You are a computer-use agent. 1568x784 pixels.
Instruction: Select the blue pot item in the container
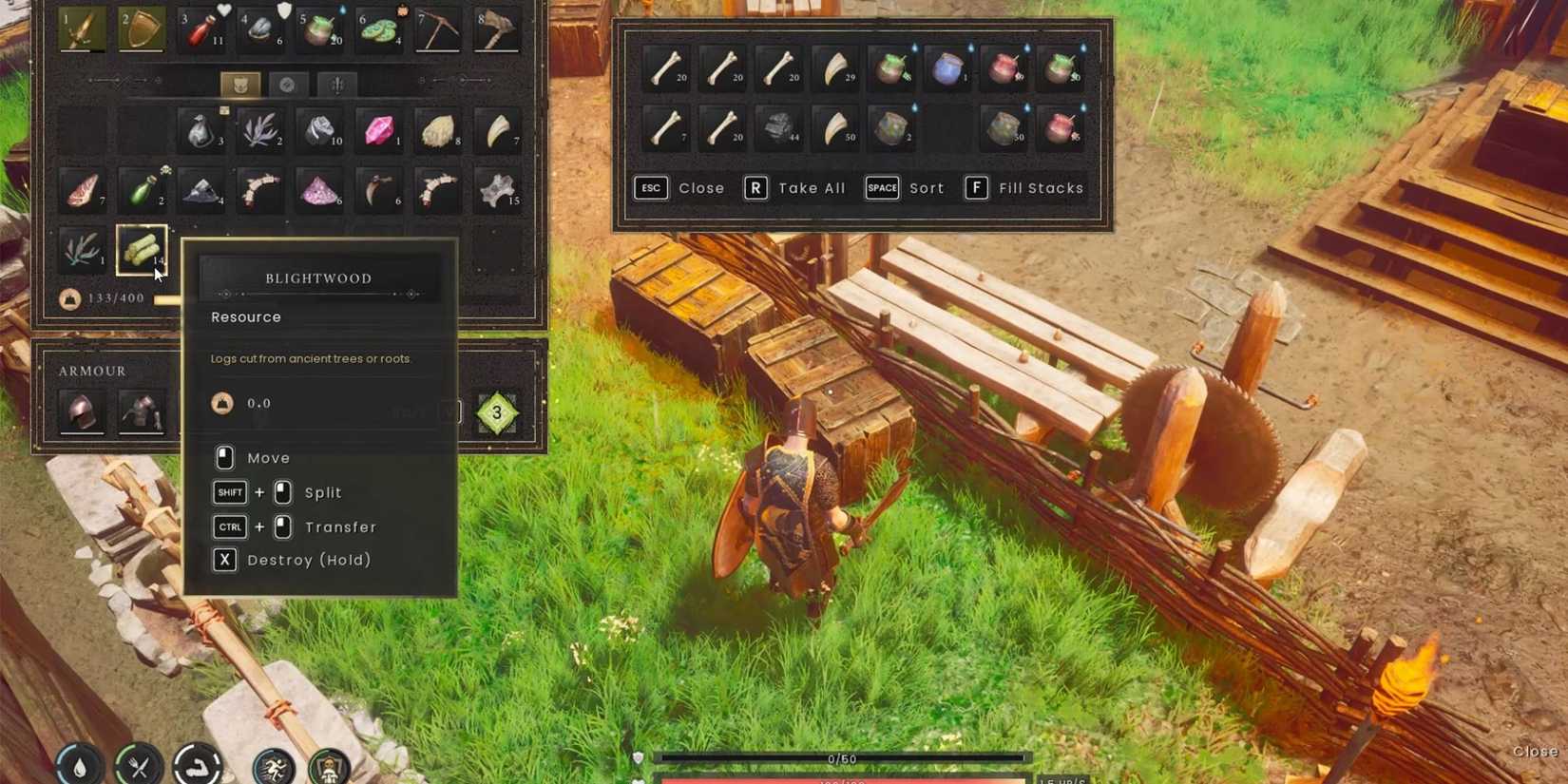pyautogui.click(x=947, y=69)
